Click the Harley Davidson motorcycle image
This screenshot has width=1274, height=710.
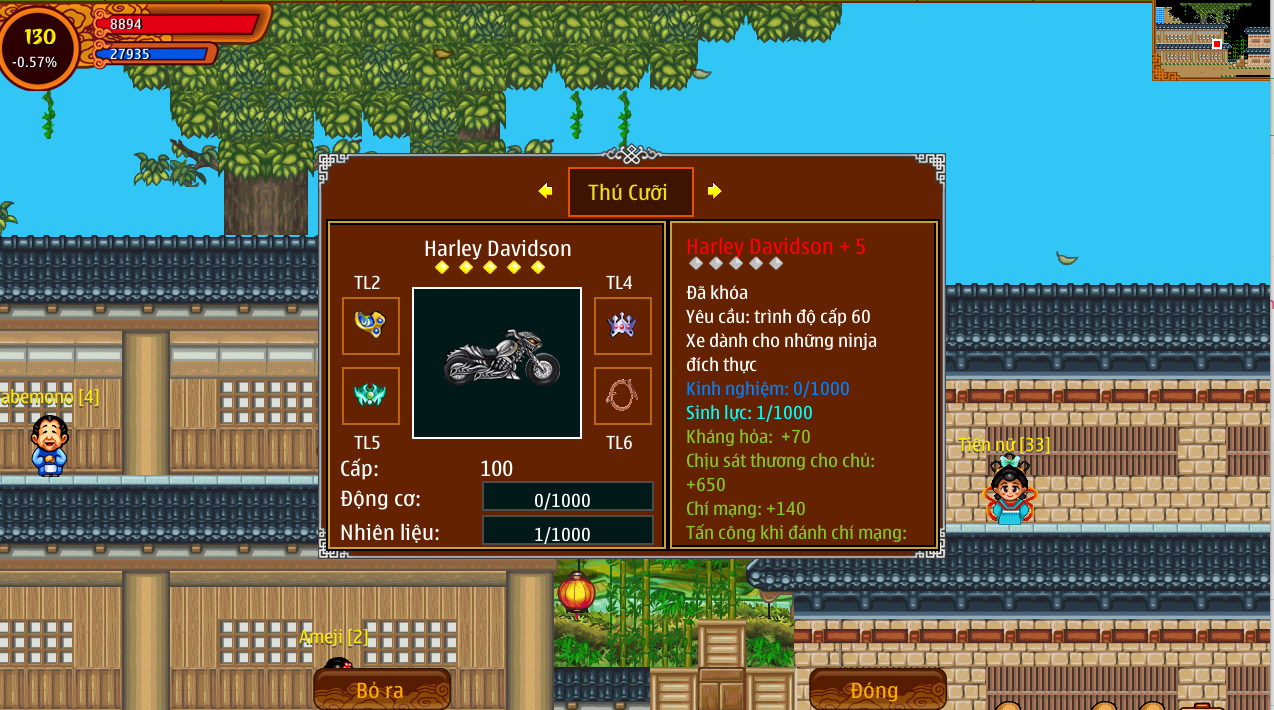(x=497, y=362)
